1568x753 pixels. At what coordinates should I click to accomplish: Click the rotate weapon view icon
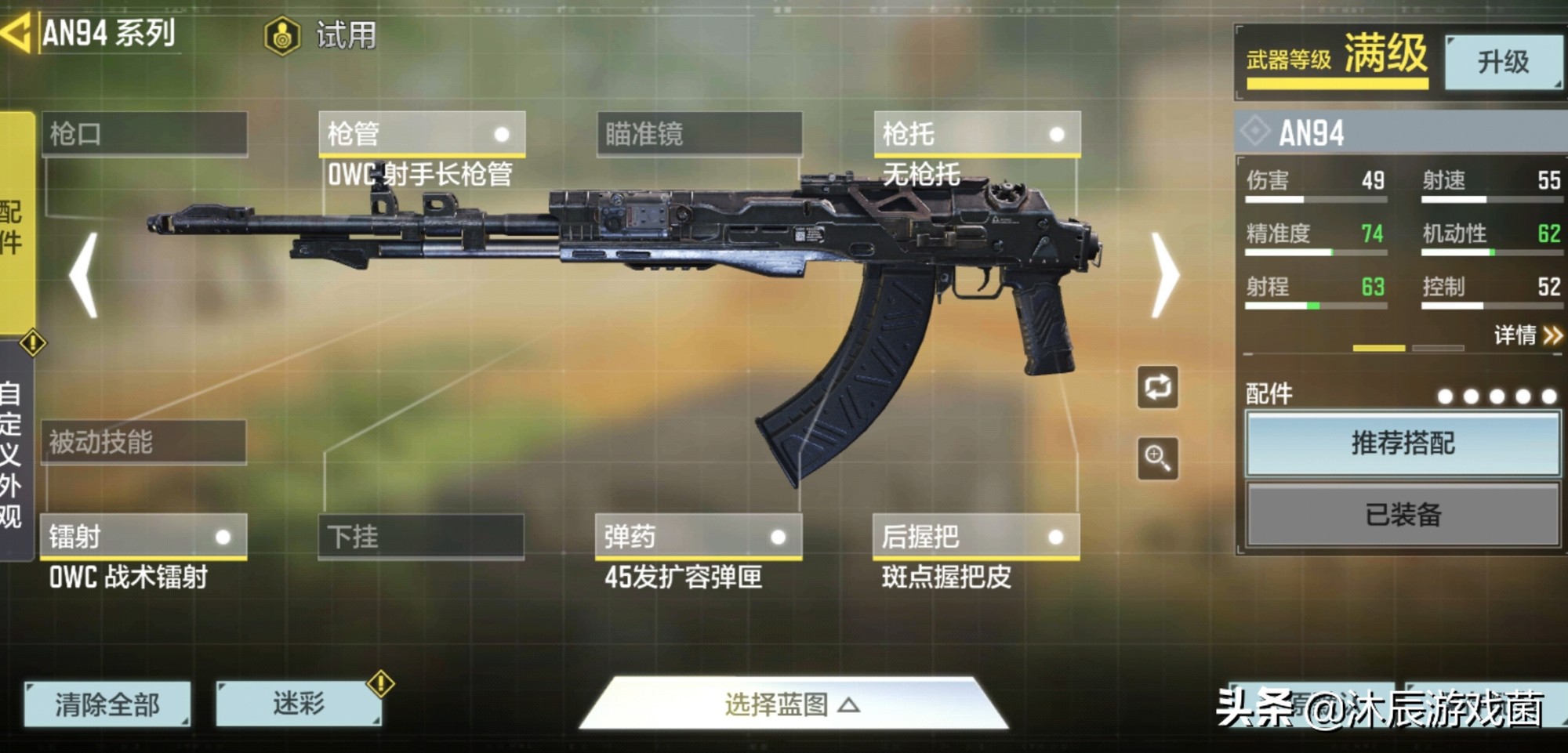point(1158,387)
